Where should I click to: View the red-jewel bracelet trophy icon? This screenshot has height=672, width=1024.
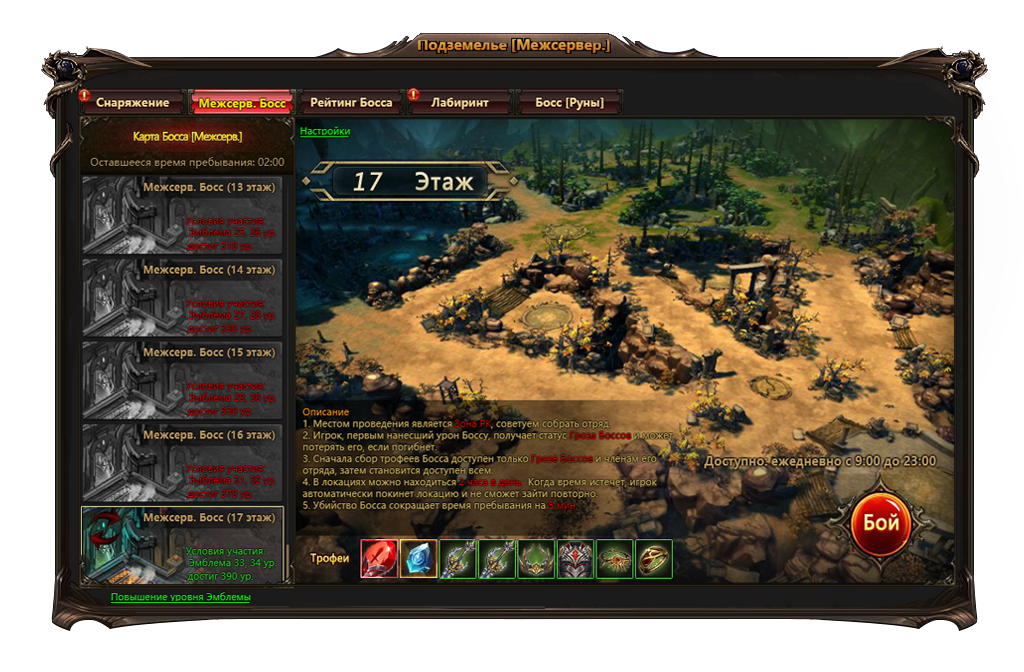(x=615, y=559)
